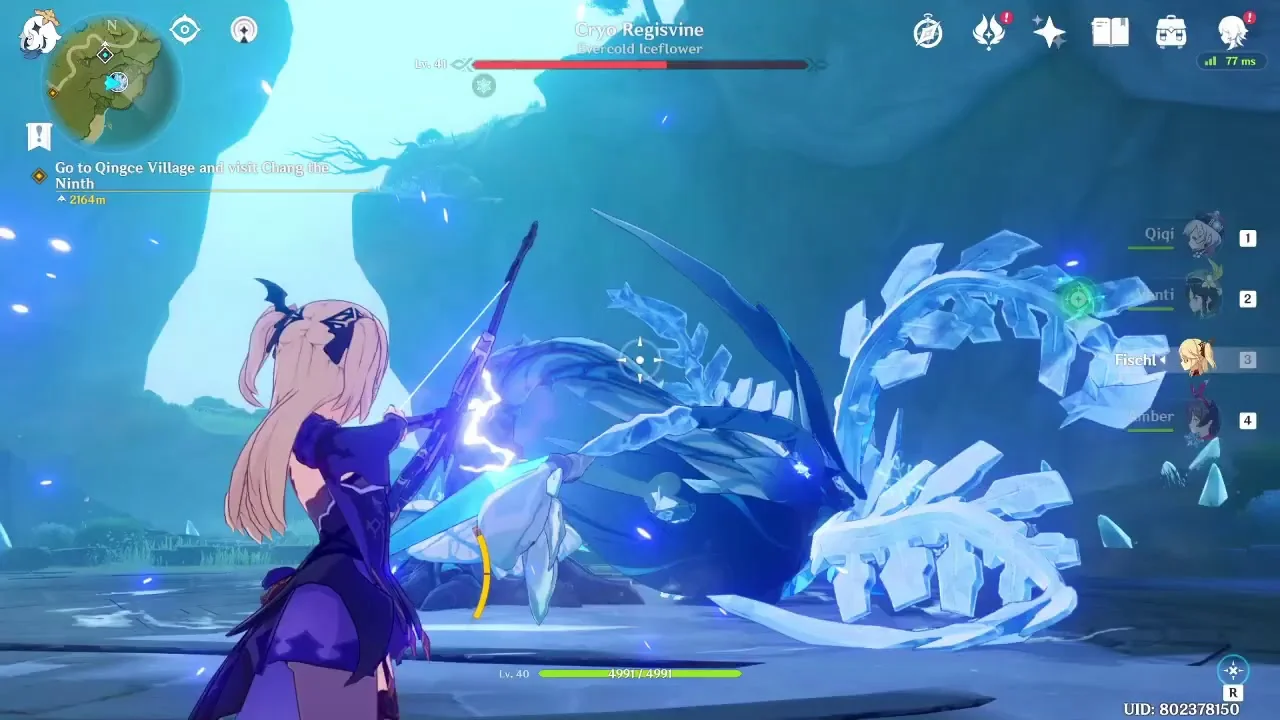Open the map from the minimap
The width and height of the screenshot is (1280, 720).
(x=112, y=80)
